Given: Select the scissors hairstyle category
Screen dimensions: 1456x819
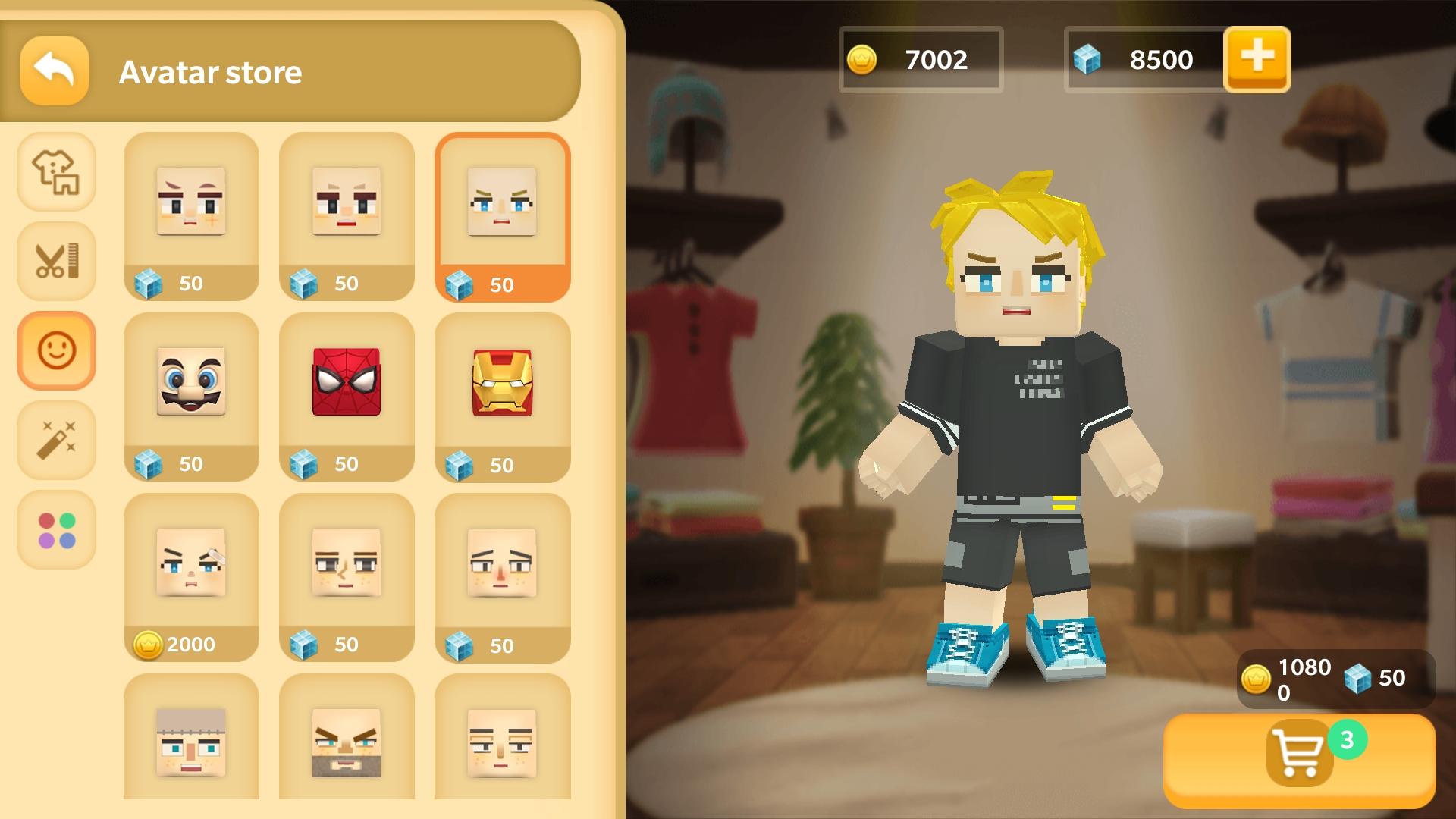Looking at the screenshot, I should pyautogui.click(x=56, y=261).
